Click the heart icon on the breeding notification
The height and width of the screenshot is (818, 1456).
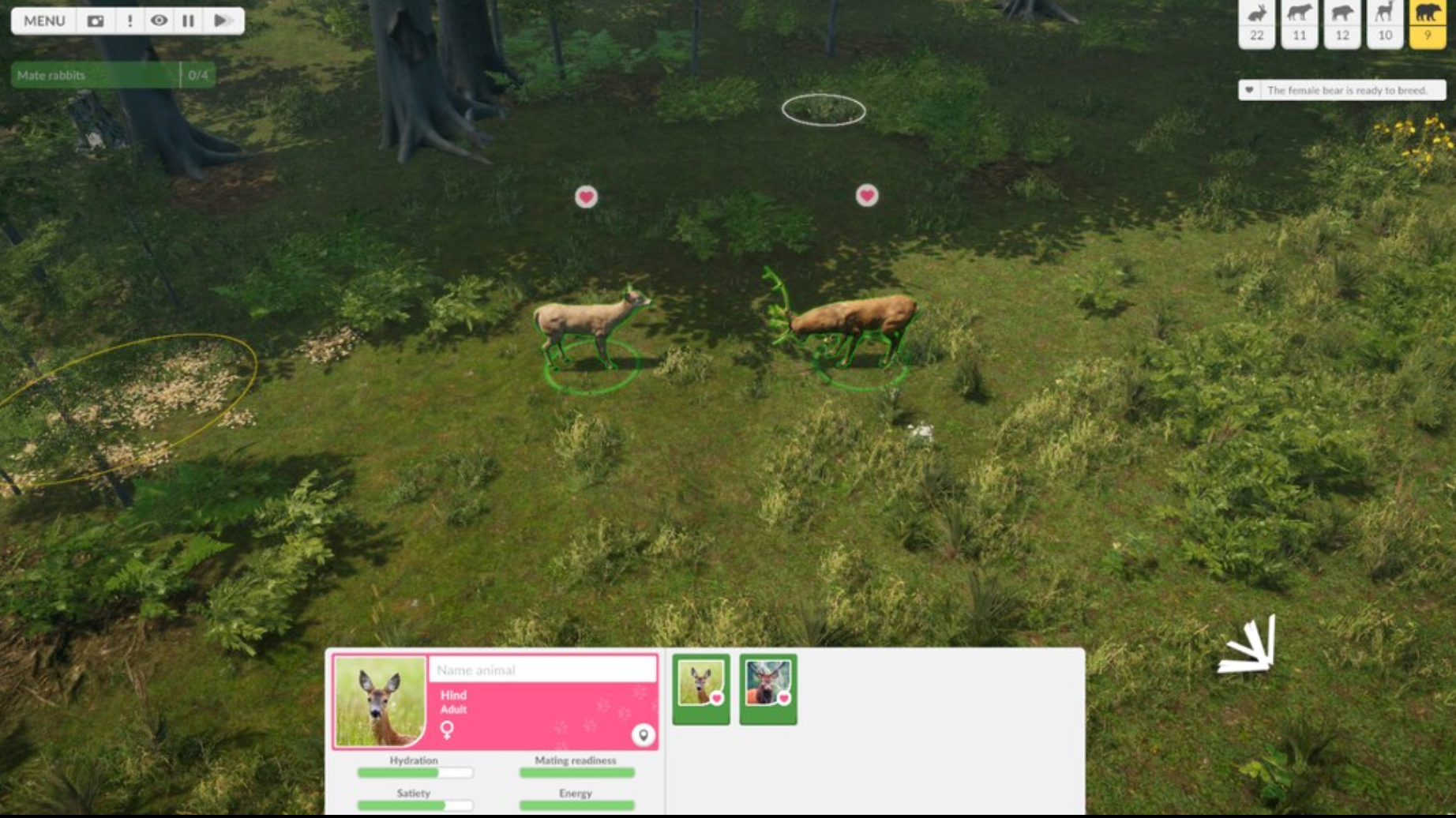pos(1249,90)
